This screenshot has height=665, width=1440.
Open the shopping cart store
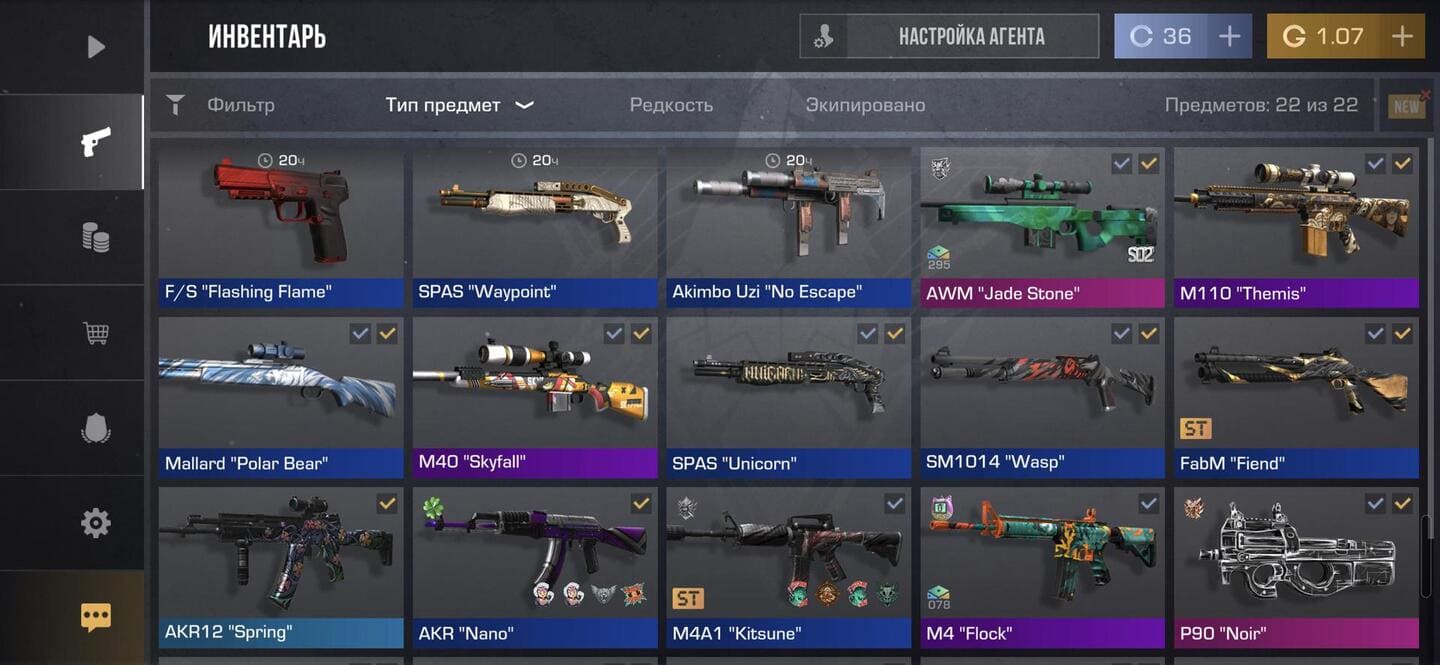[x=95, y=333]
